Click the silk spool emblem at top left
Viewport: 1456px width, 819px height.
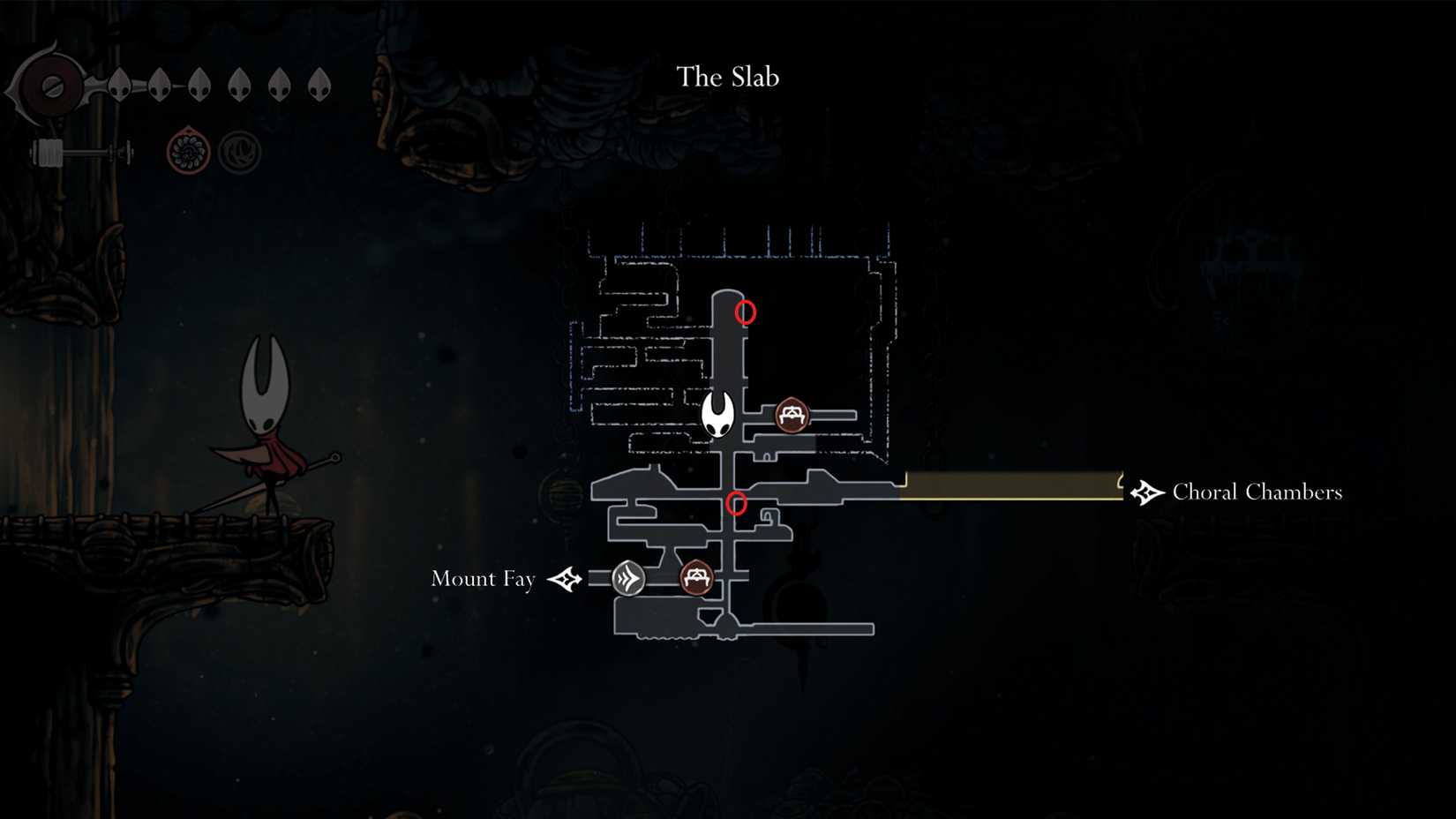[50, 84]
